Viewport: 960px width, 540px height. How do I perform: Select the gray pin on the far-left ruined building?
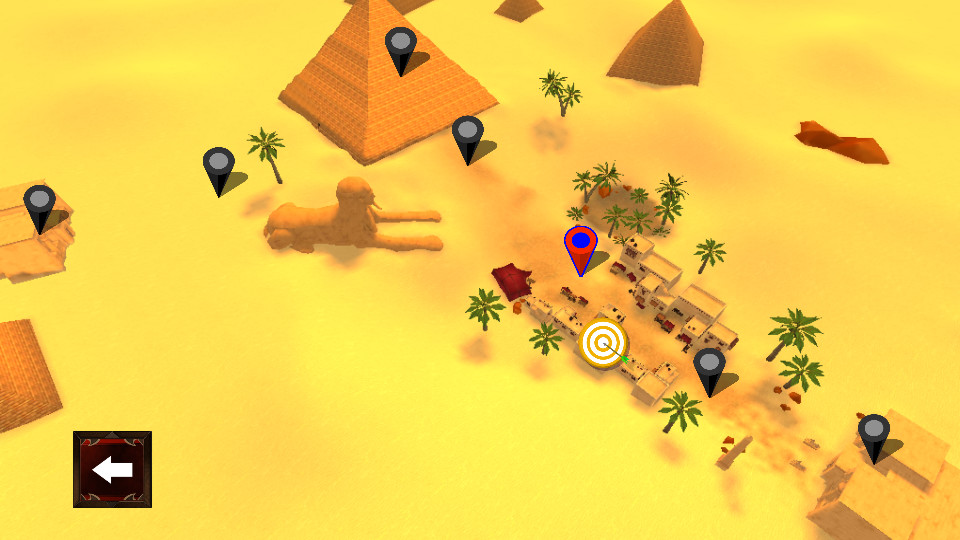[x=39, y=206]
